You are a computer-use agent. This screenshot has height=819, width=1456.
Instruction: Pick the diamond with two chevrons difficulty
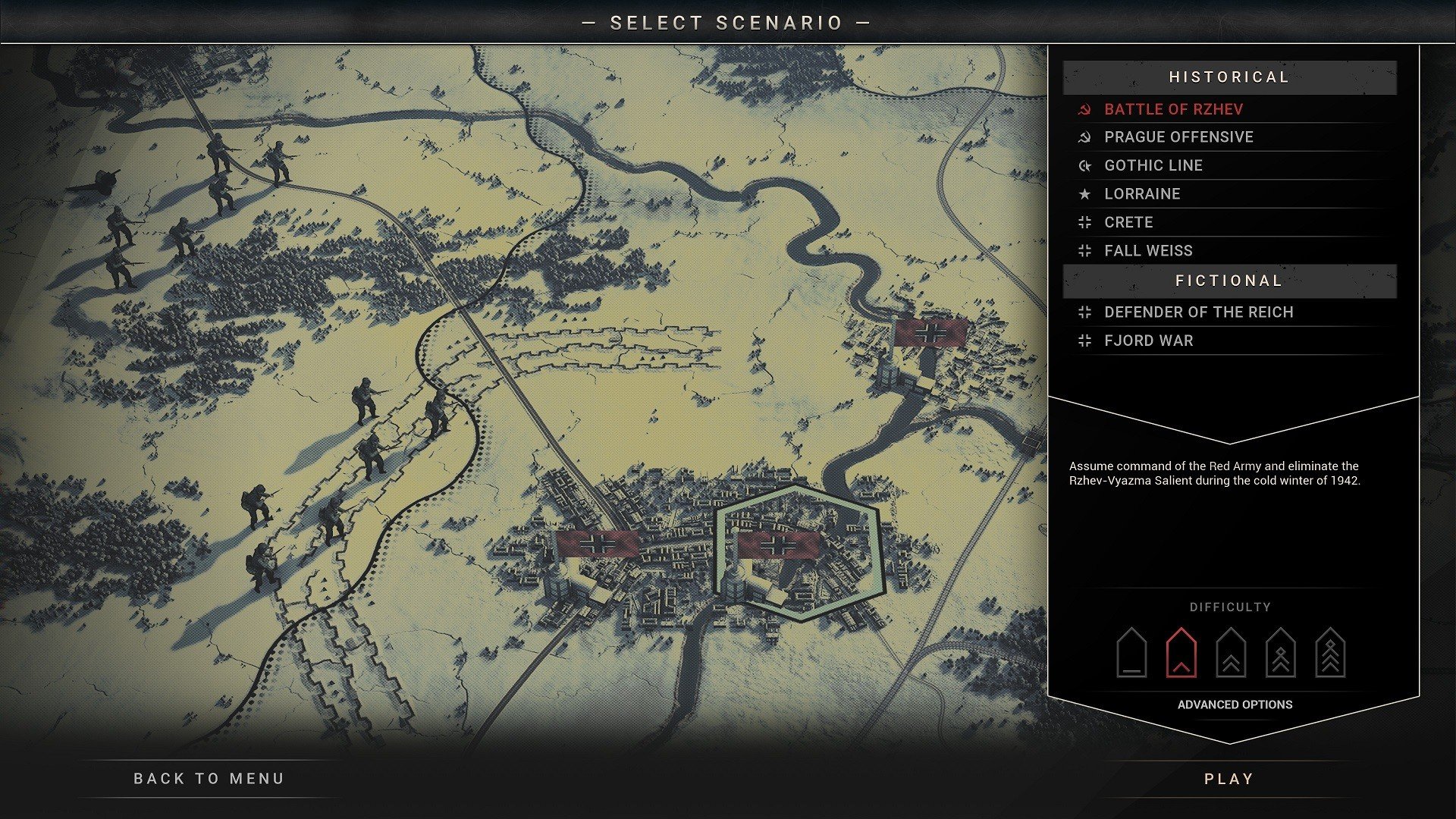1280,653
